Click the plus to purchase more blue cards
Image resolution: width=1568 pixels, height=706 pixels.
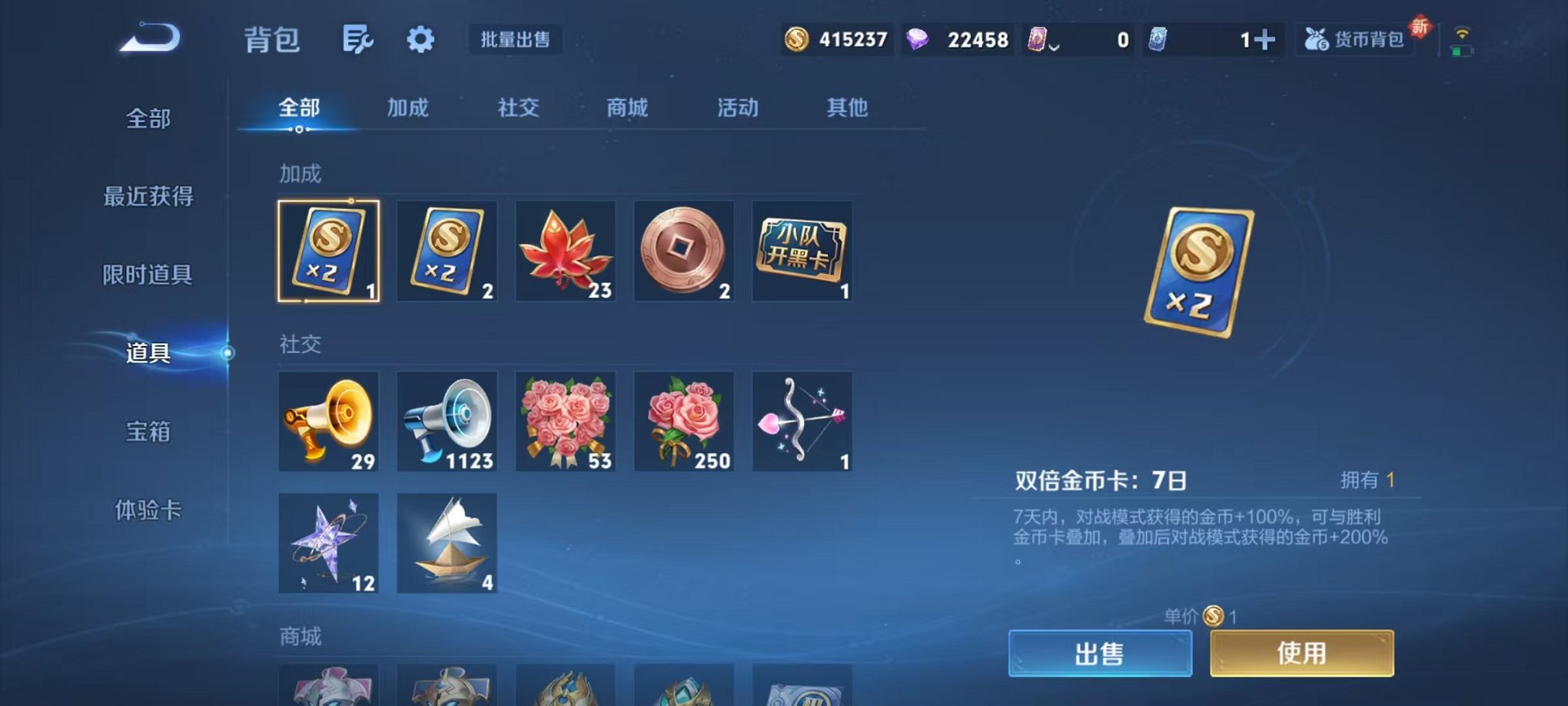(x=1264, y=38)
